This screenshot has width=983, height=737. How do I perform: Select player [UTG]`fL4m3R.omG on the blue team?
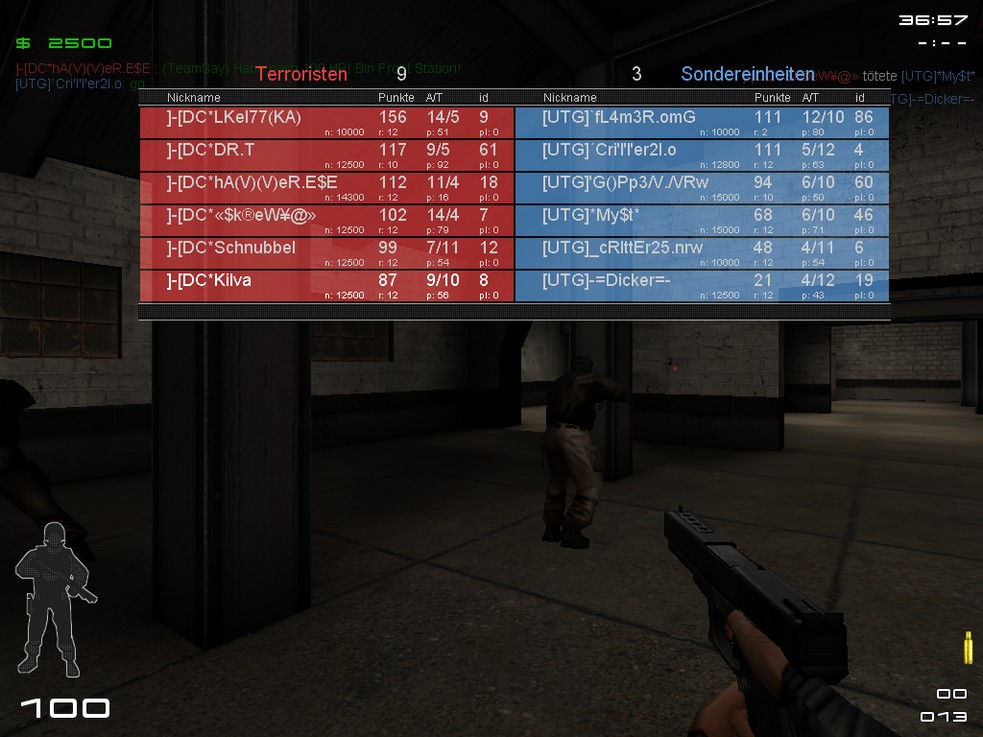702,122
